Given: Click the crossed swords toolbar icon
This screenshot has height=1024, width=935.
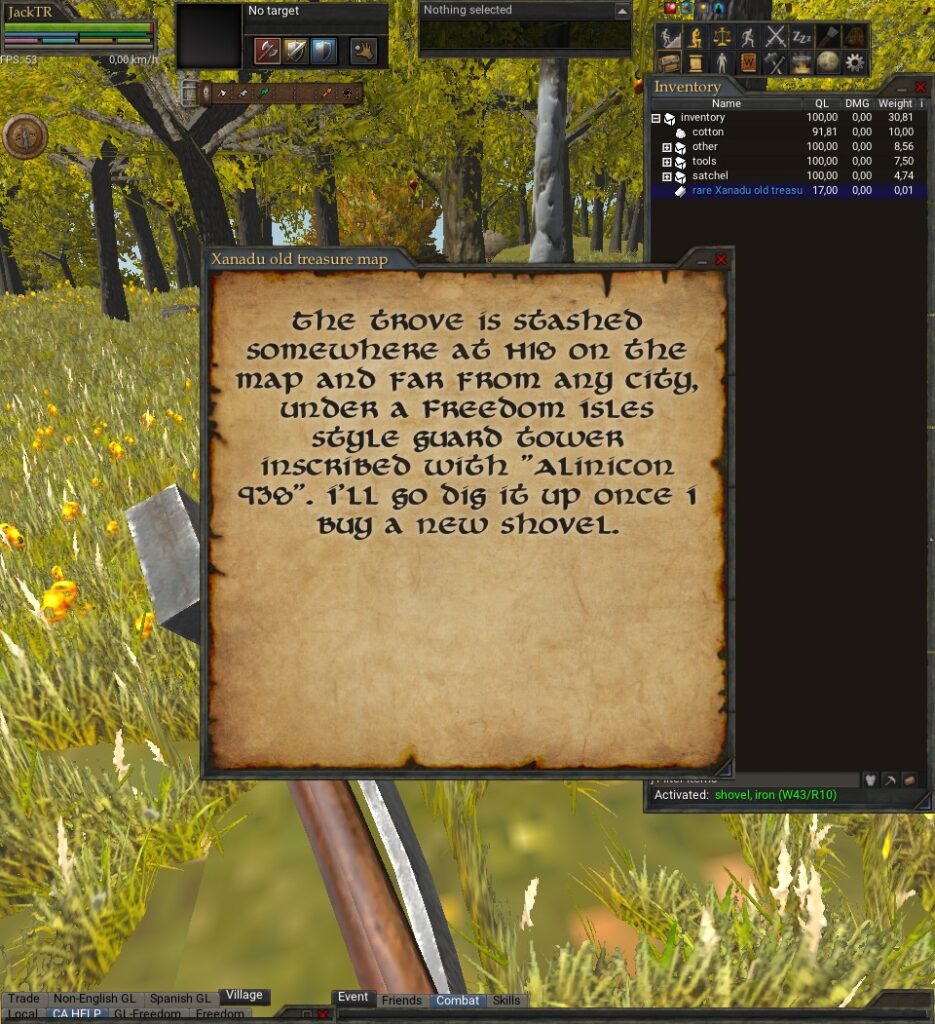Looking at the screenshot, I should [x=775, y=38].
